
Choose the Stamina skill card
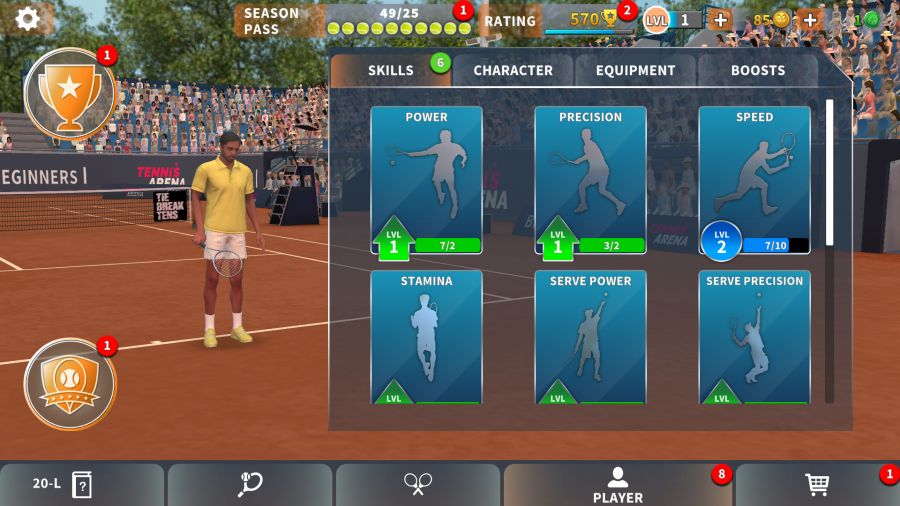coord(426,336)
